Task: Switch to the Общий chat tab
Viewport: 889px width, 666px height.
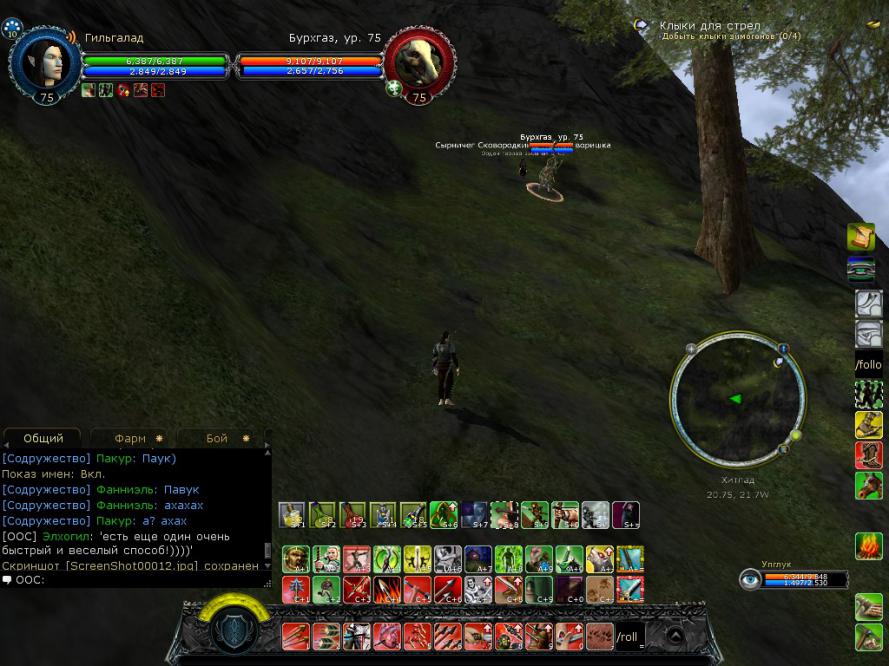Action: [43, 438]
